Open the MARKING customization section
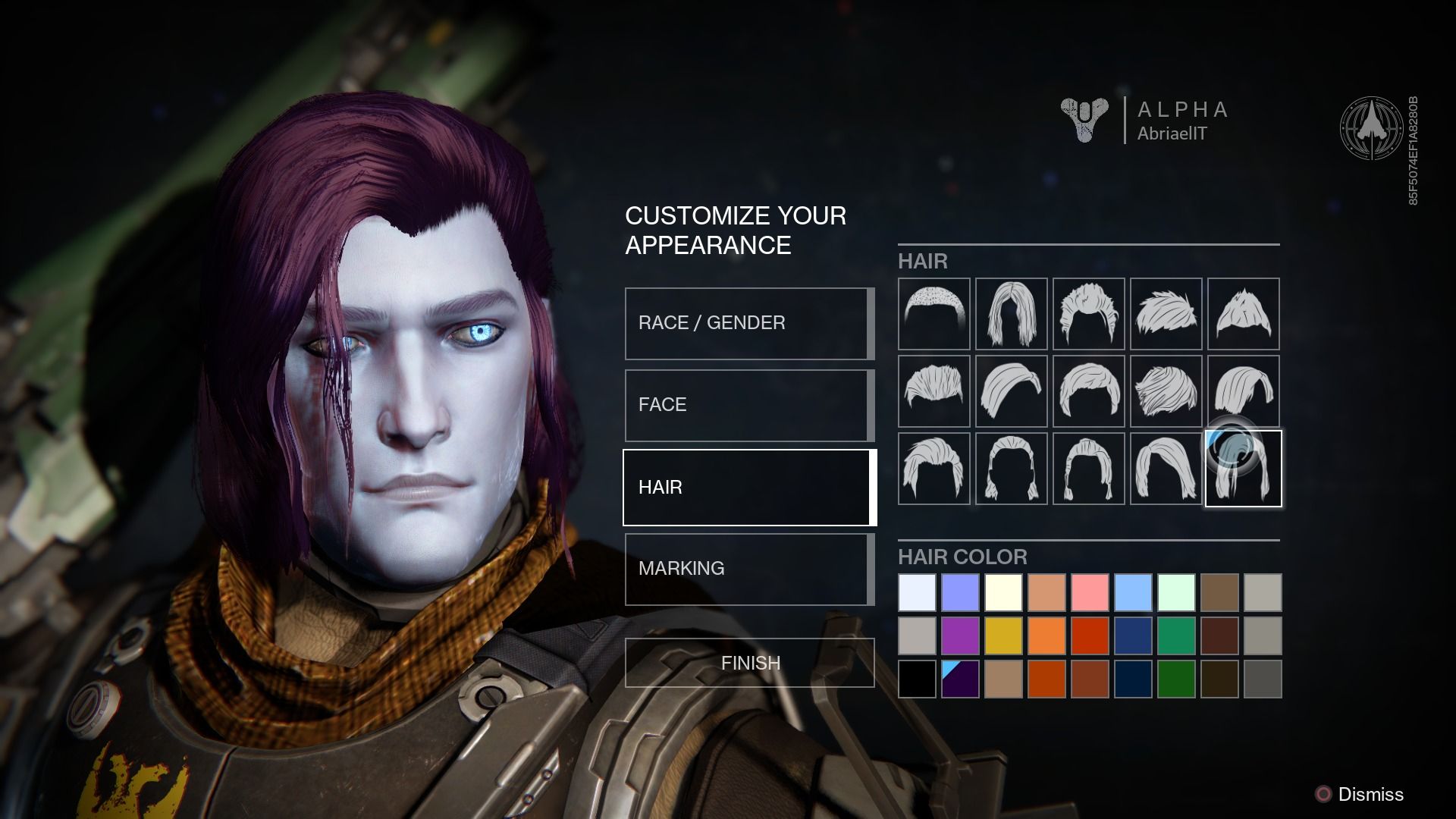This screenshot has height=819, width=1456. (749, 568)
